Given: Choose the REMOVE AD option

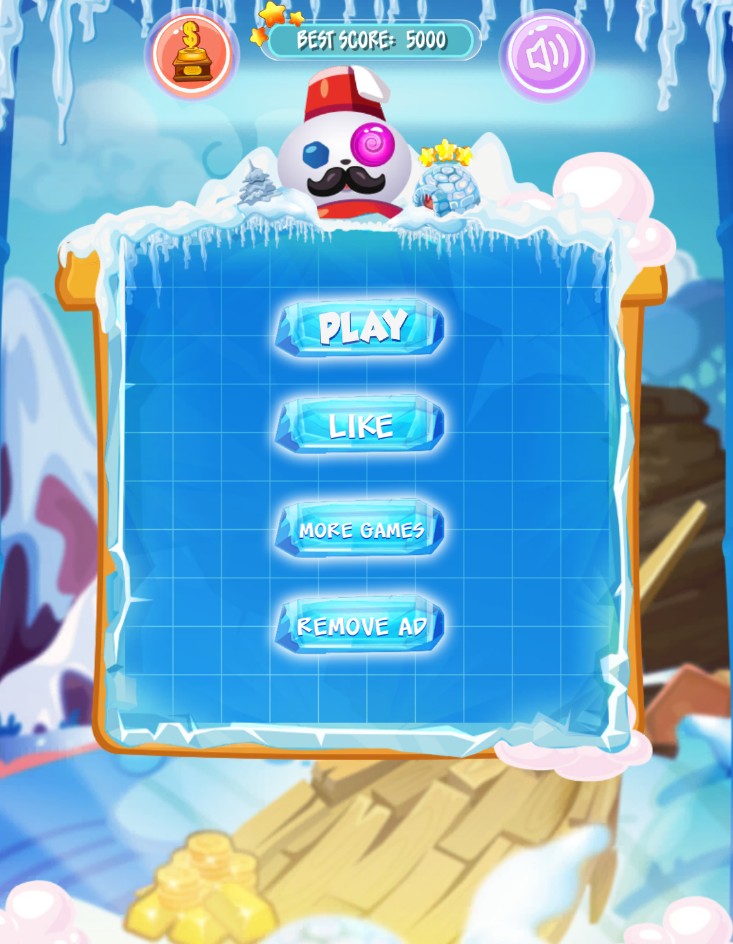Looking at the screenshot, I should click(360, 626).
